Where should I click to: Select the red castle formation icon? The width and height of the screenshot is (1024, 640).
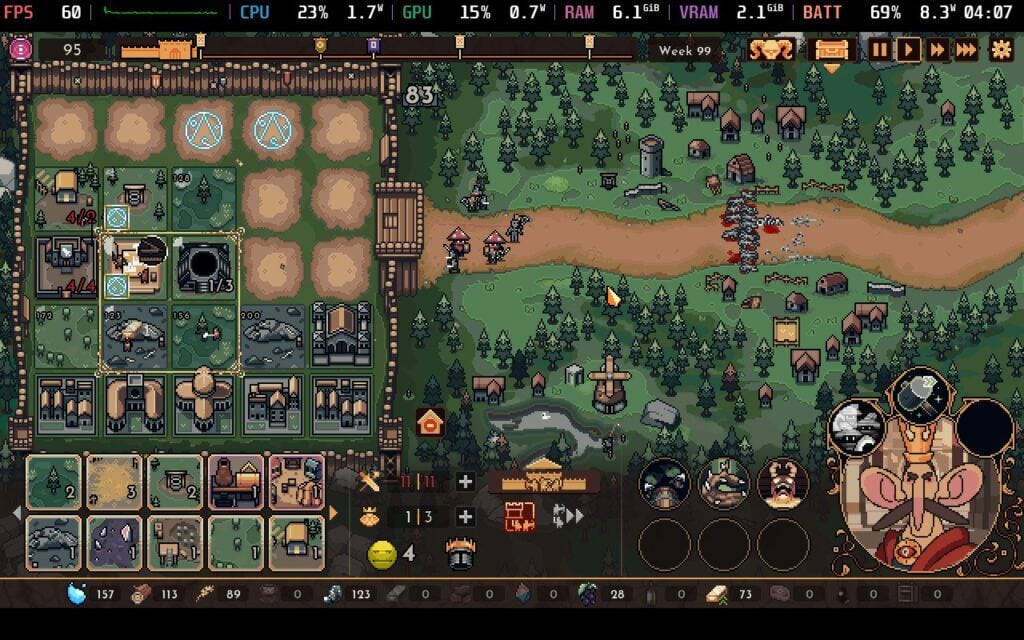point(520,516)
